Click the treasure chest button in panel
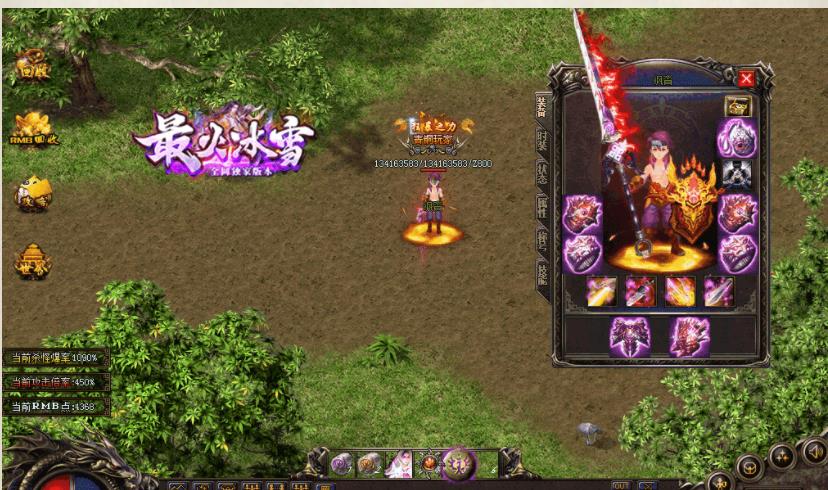Screen dimensions: 828x490 pyautogui.click(x=738, y=106)
